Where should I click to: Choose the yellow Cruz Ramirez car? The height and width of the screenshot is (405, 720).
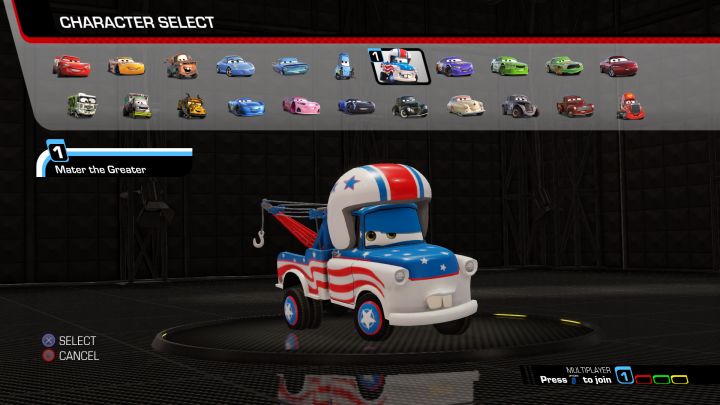click(x=126, y=67)
